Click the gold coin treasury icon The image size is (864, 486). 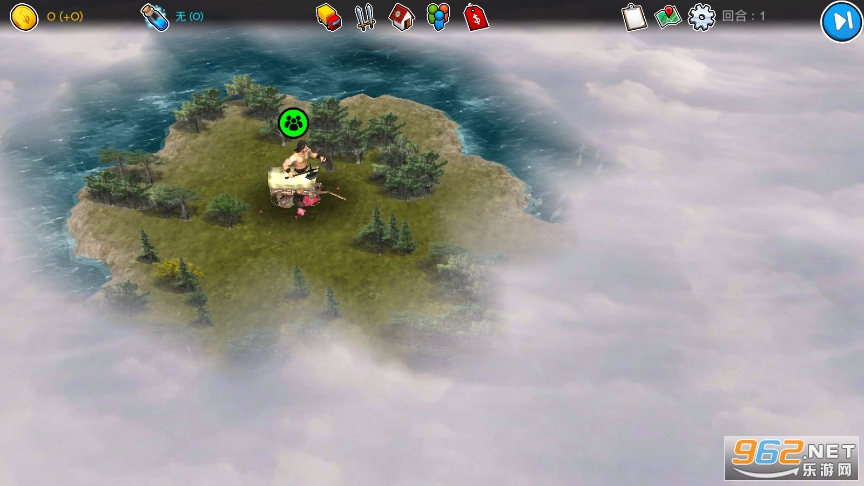(x=24, y=17)
